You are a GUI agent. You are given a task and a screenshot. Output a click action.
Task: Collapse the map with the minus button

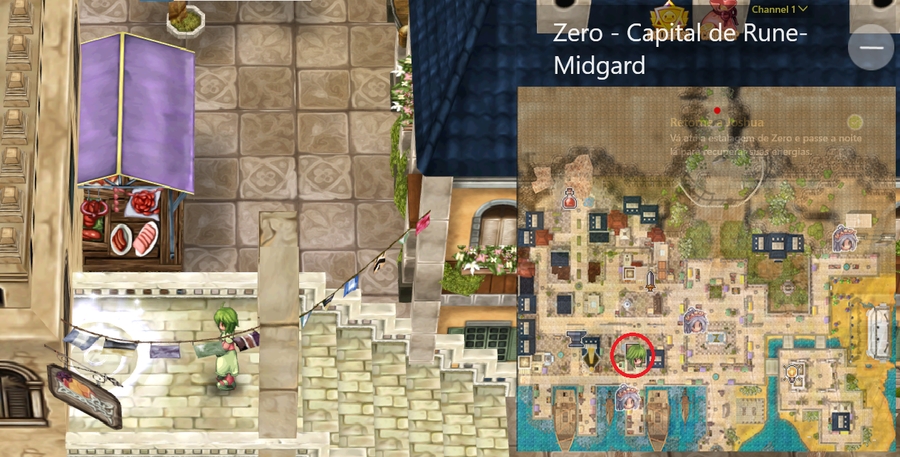point(870,47)
